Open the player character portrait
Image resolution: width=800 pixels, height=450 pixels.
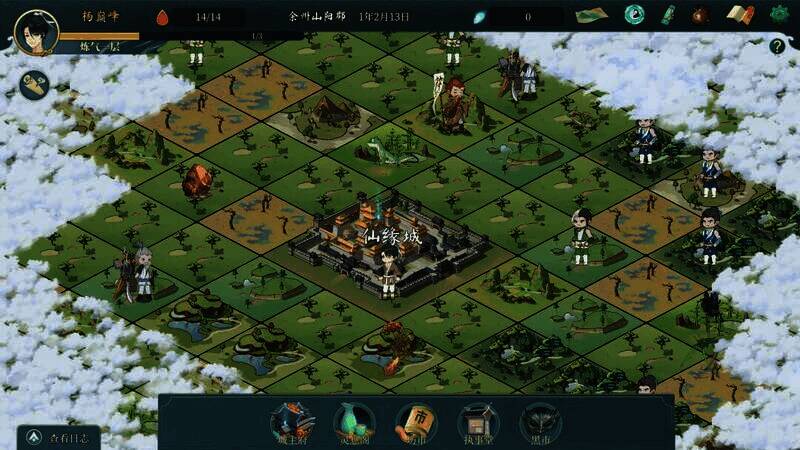(35, 31)
